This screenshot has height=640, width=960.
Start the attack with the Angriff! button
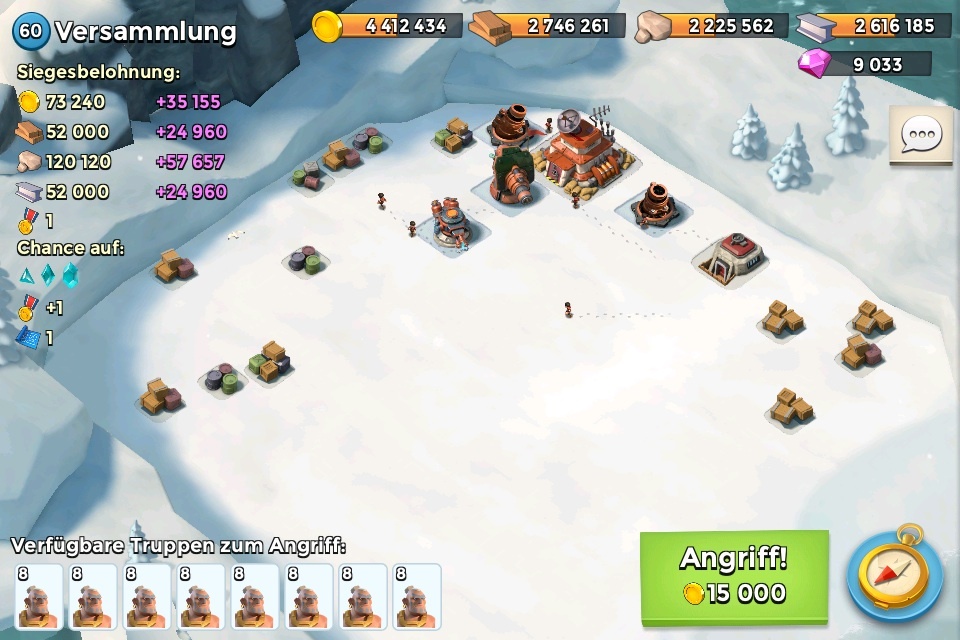(x=734, y=575)
